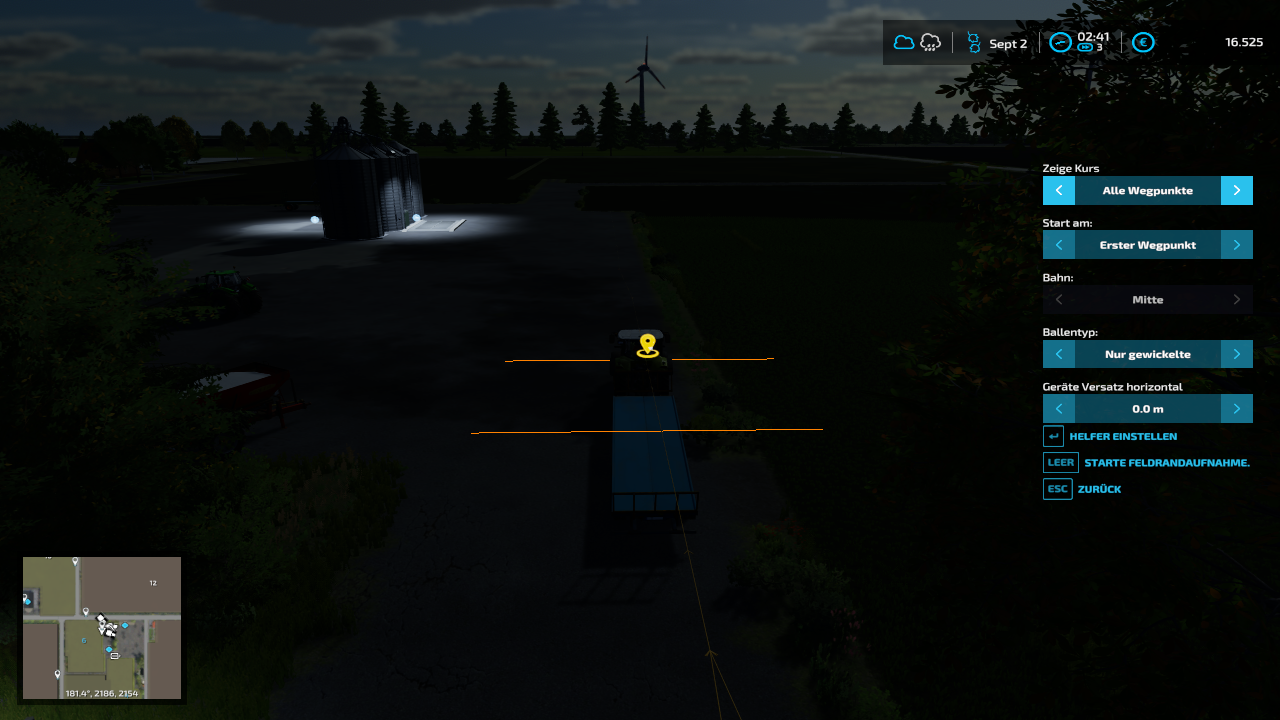Click the euro currency coin icon
Screen dimensions: 1280x720
click(x=1143, y=42)
